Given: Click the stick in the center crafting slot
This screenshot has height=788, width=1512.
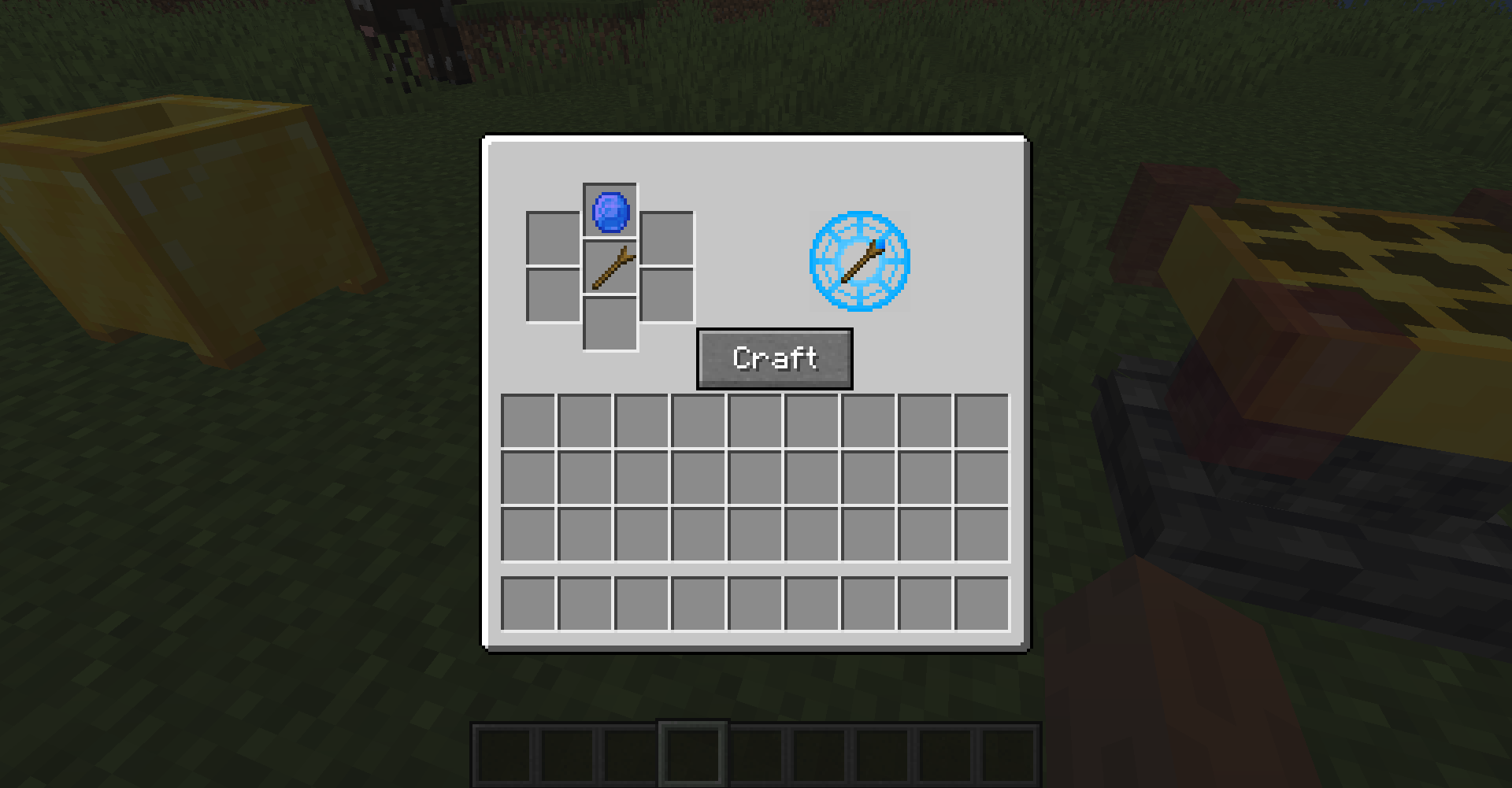Looking at the screenshot, I should pos(610,268).
